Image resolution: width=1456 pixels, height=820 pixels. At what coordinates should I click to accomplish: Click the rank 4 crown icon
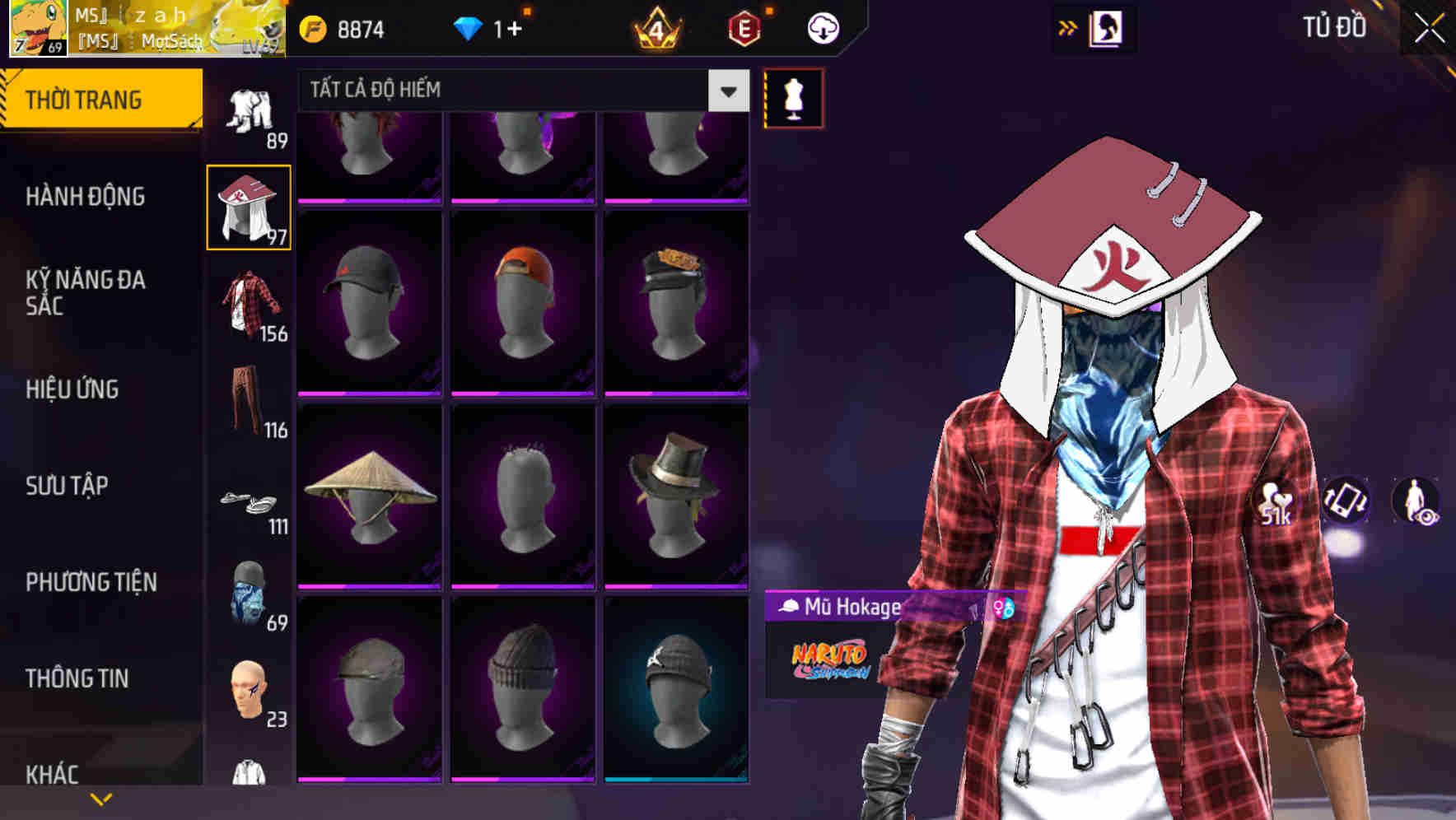(x=657, y=30)
